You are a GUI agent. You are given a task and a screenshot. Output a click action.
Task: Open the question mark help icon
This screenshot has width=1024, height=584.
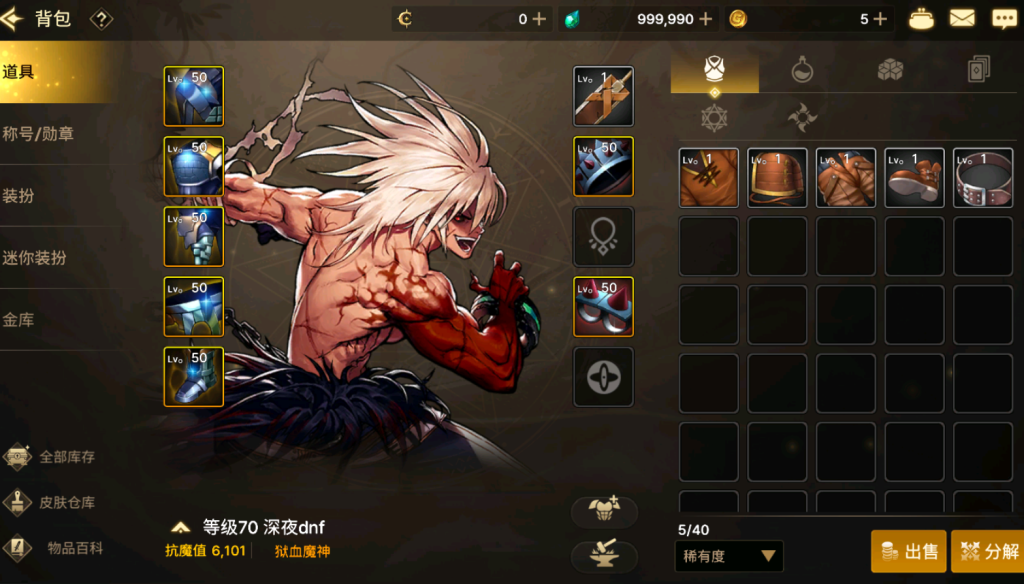101,18
